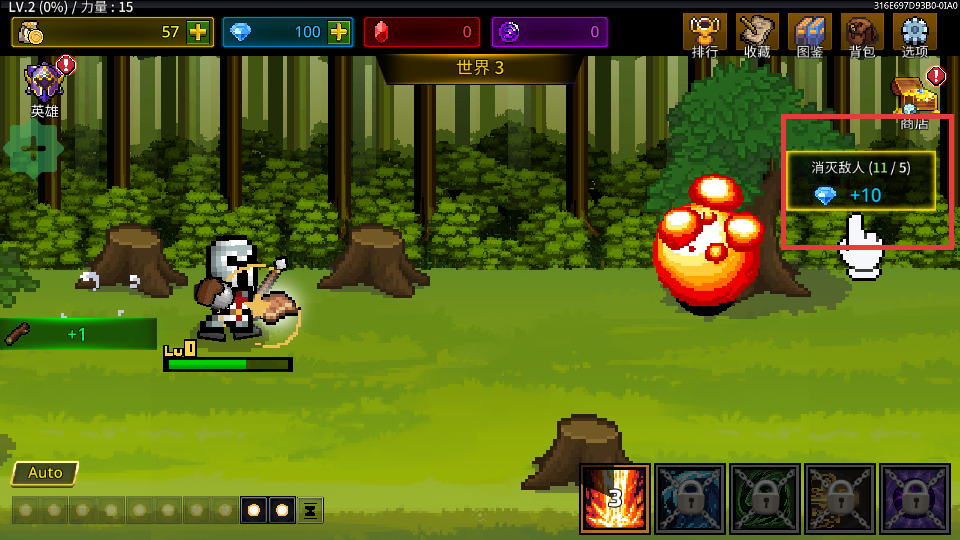Image resolution: width=960 pixels, height=540 pixels.
Task: Open the 英雄 hero menu
Action: point(45,86)
